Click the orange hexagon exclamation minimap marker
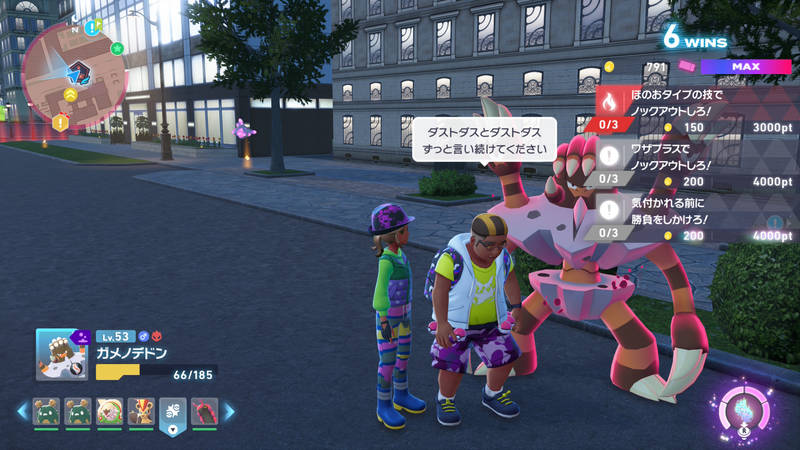This screenshot has width=800, height=450. pos(61,123)
